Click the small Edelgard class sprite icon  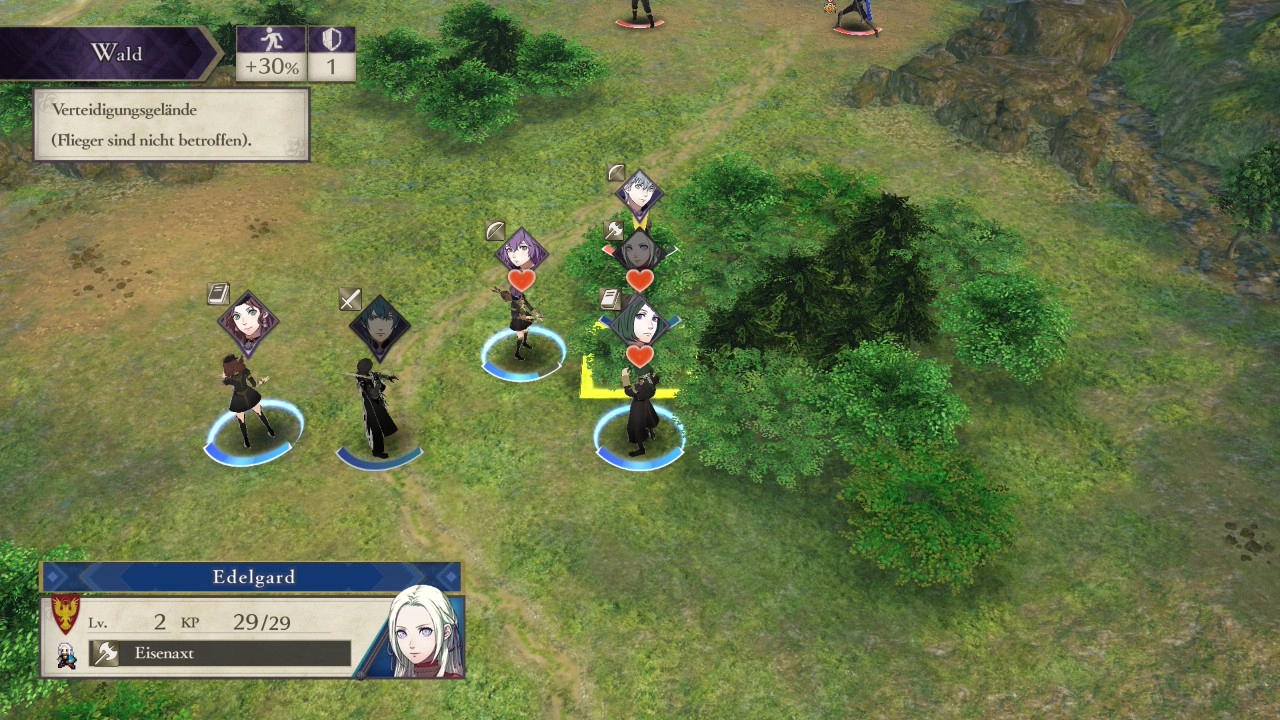(66, 655)
